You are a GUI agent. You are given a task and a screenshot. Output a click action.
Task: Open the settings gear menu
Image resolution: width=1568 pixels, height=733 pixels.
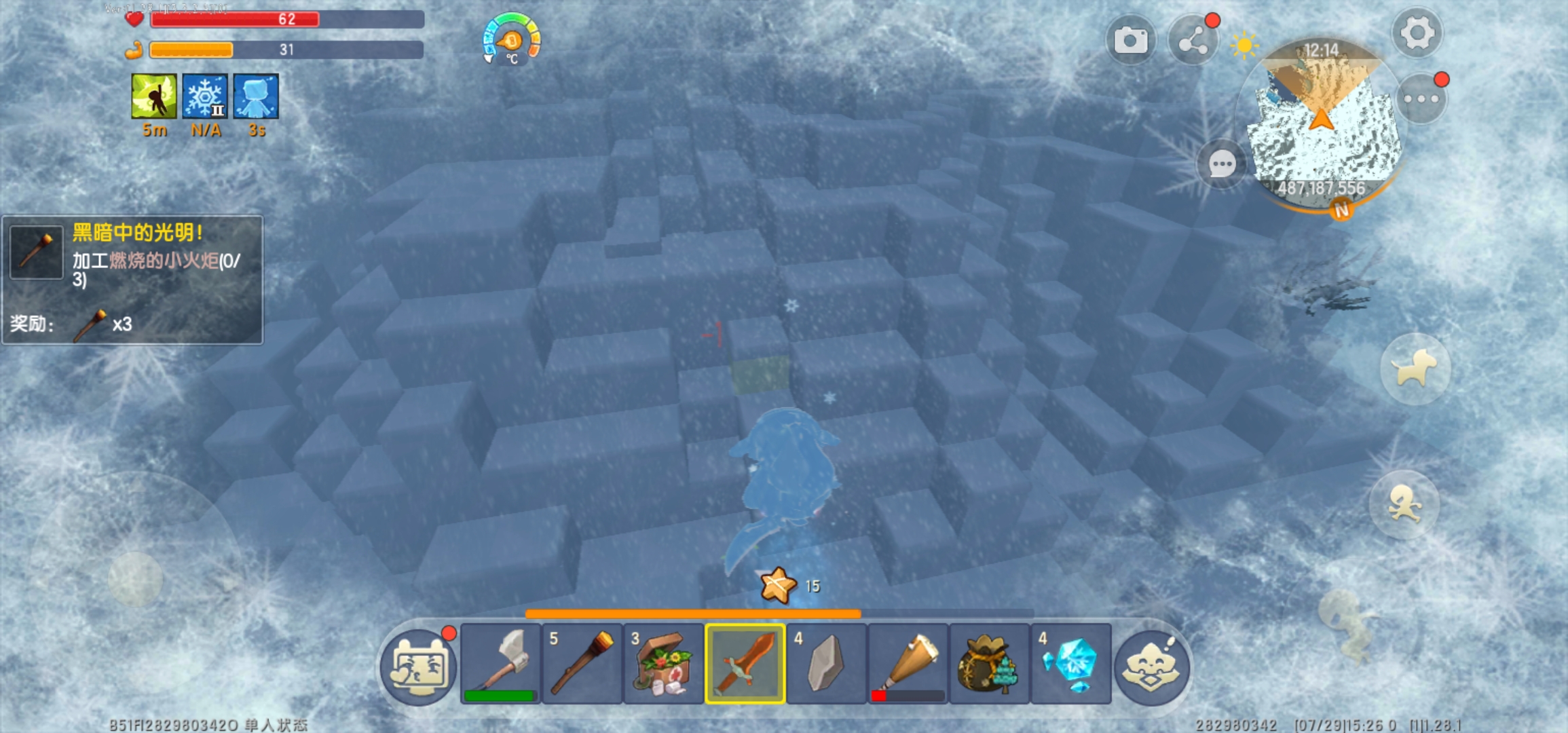coord(1417,33)
